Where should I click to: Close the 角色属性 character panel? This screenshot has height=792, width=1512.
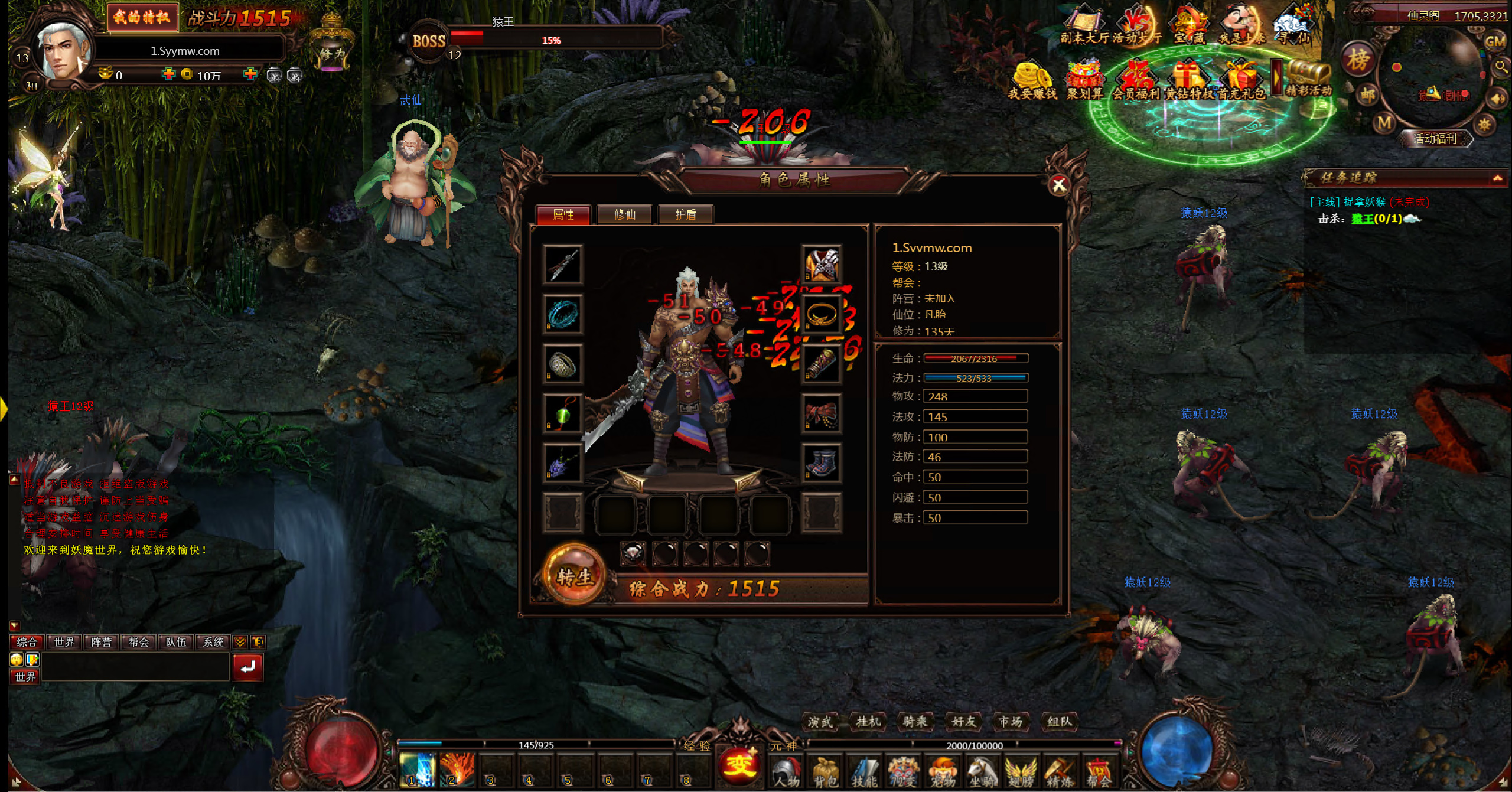click(1058, 185)
